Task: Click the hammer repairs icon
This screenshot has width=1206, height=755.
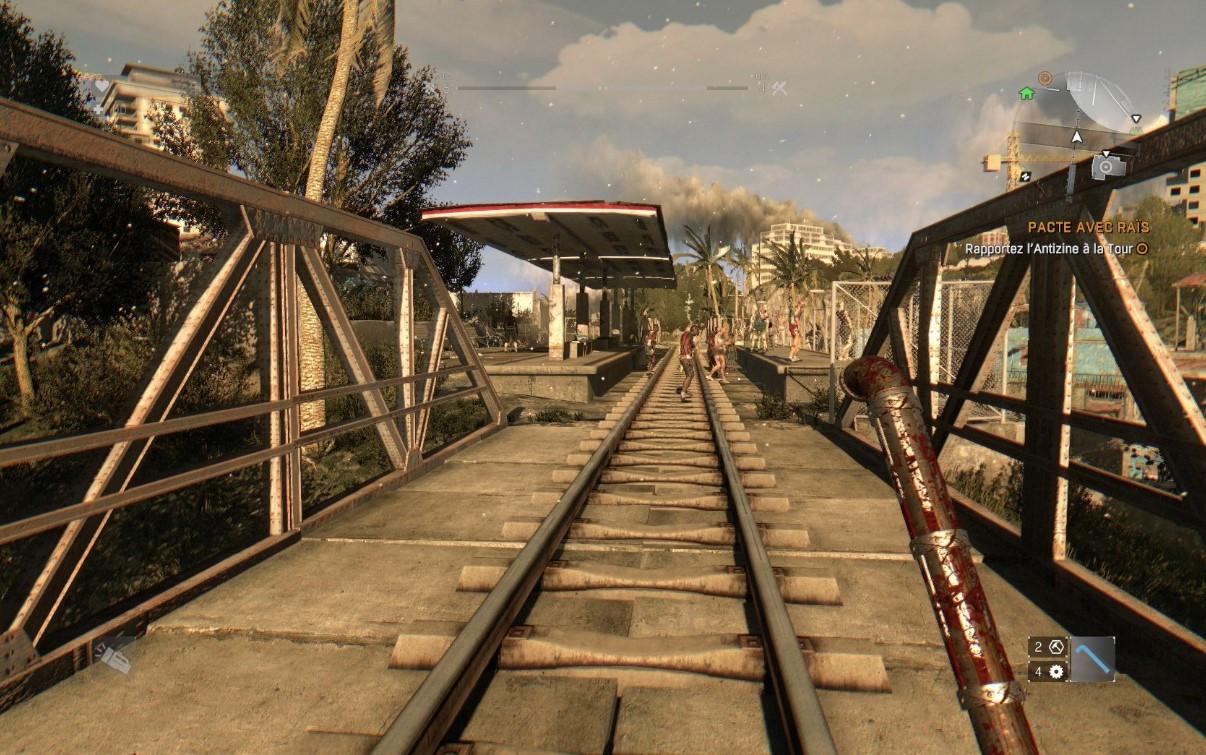Action: pos(1056,646)
